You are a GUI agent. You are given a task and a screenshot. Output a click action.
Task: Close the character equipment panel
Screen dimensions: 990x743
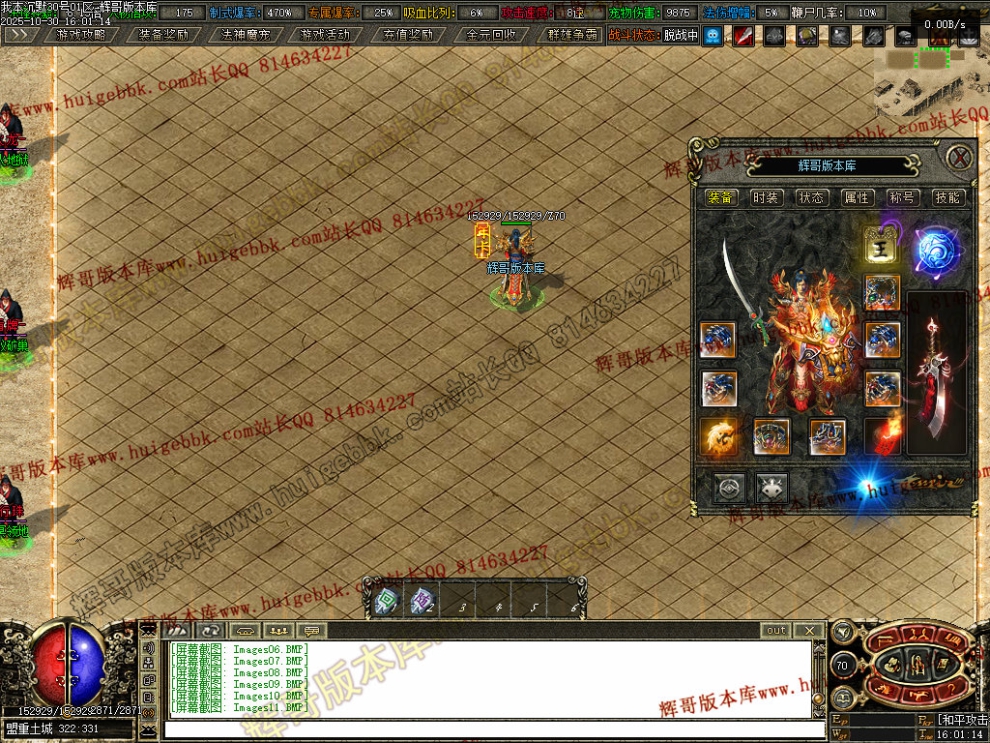coord(958,158)
